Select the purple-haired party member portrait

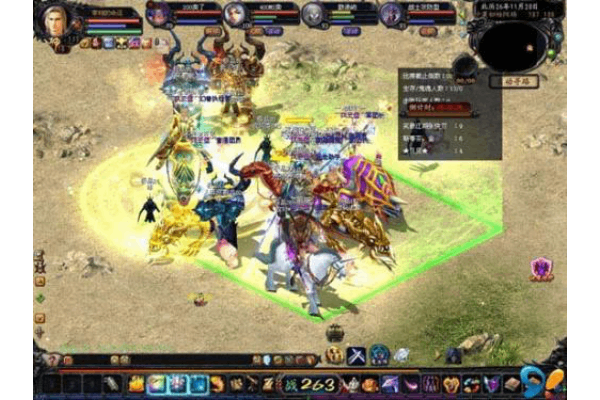[x=391, y=14]
